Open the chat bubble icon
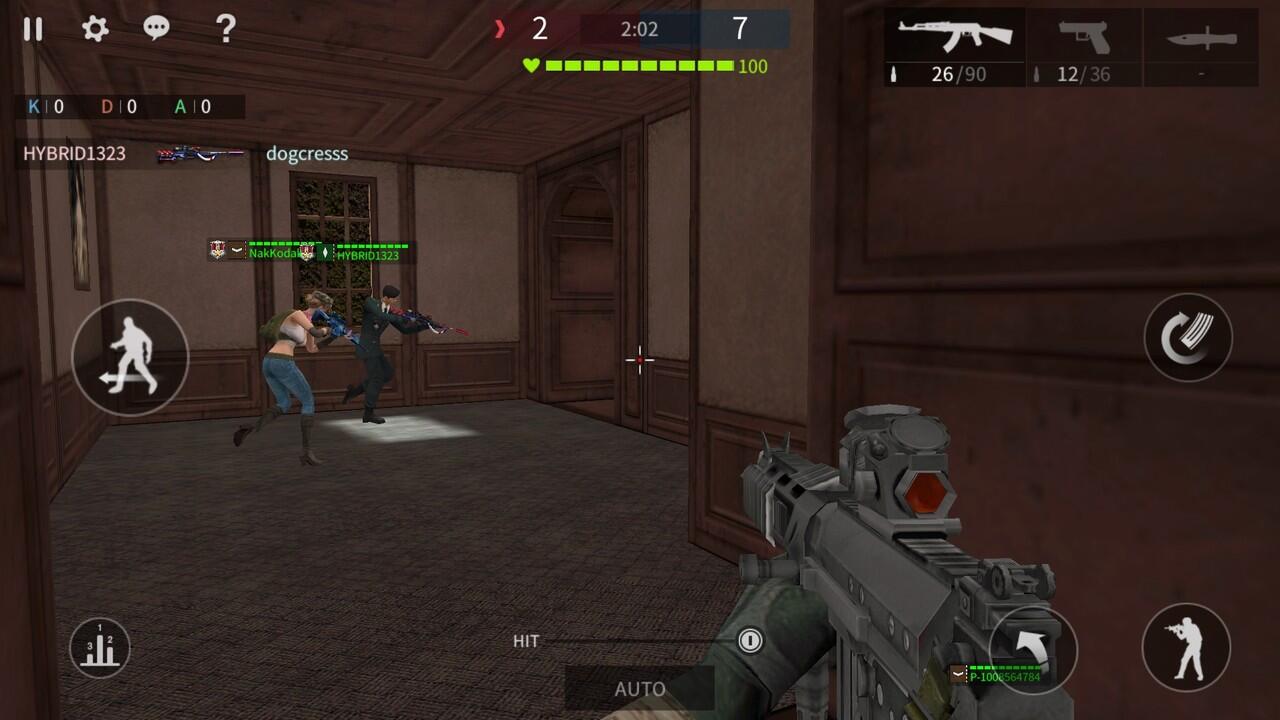This screenshot has width=1280, height=720. pyautogui.click(x=156, y=30)
